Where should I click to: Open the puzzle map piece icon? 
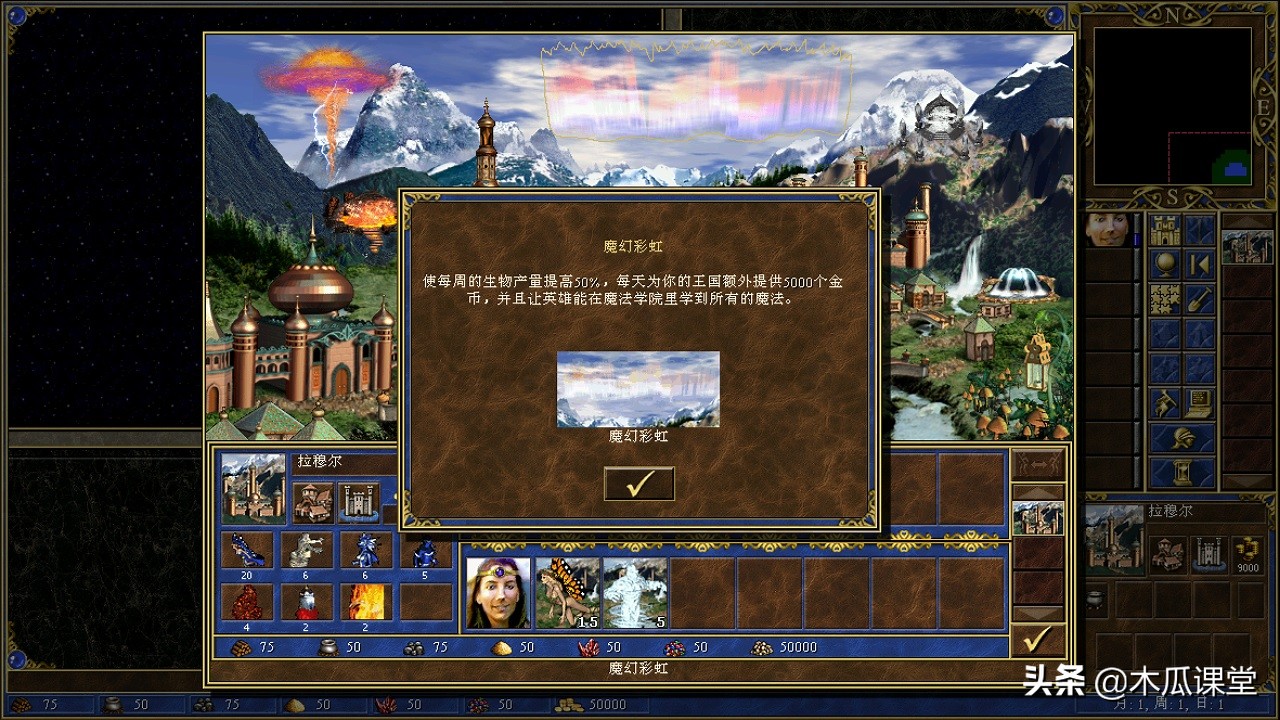tap(1163, 298)
